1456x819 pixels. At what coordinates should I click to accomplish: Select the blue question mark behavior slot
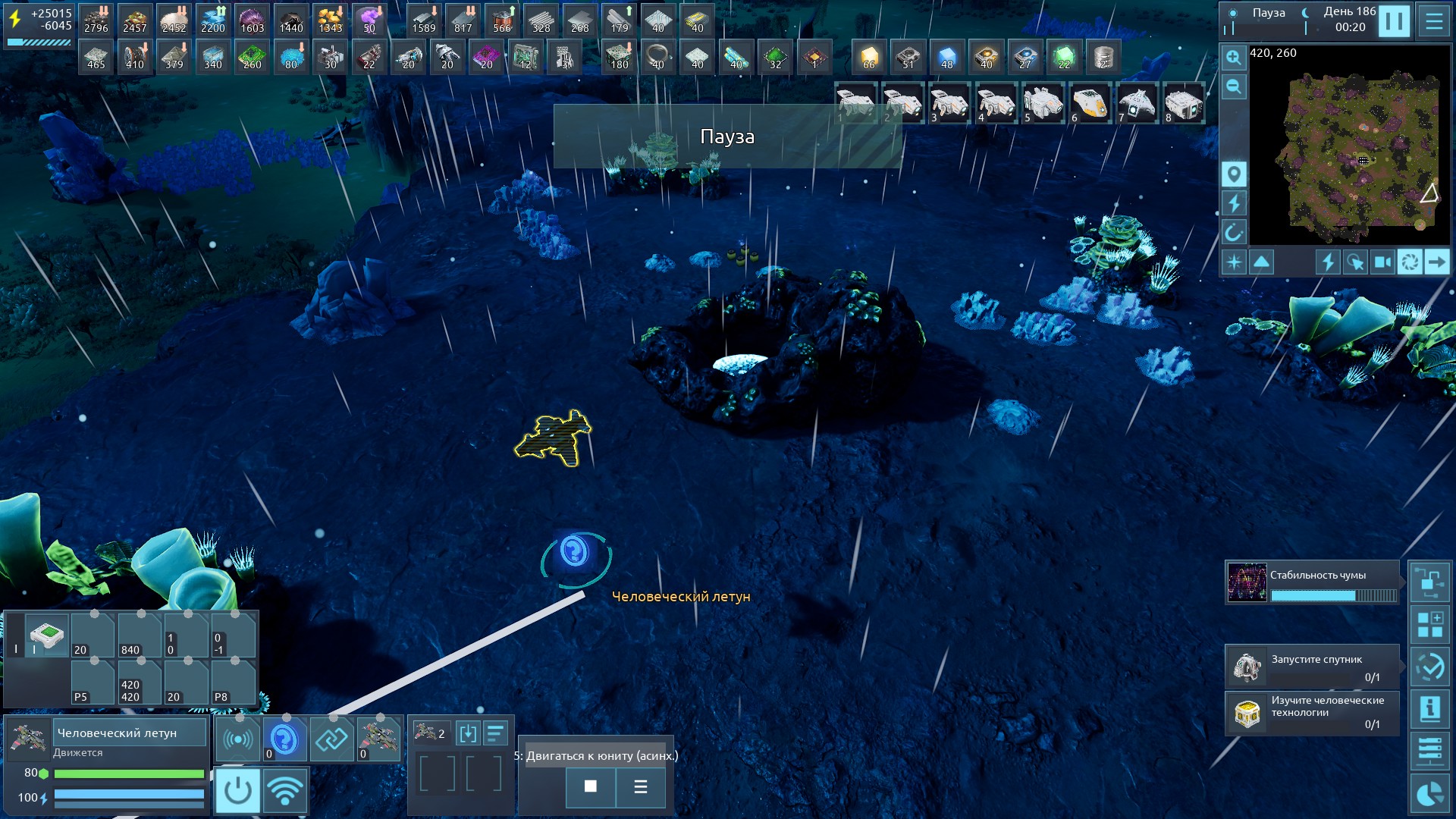coord(284,739)
